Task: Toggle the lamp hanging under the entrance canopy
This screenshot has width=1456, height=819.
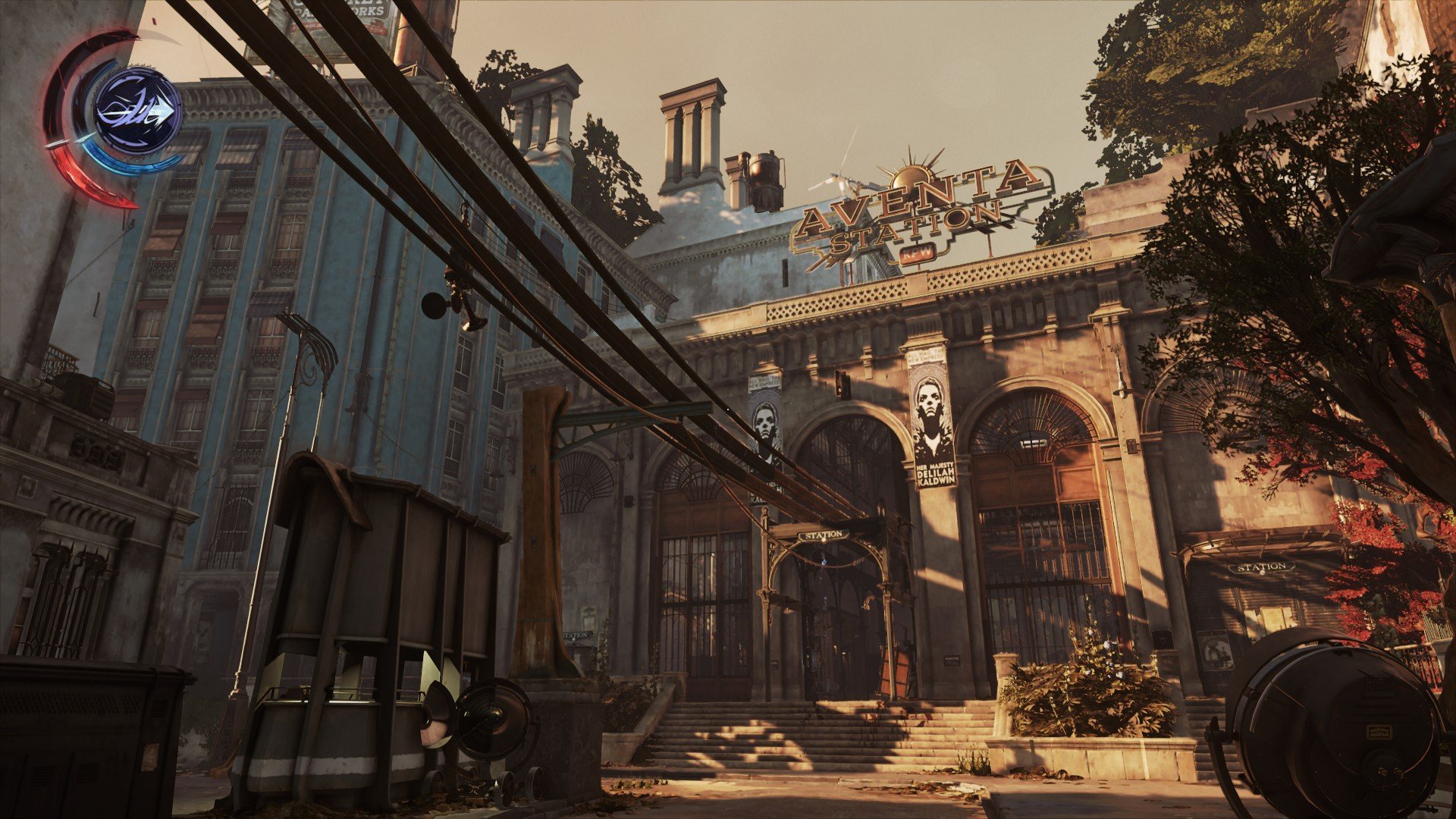Action: 824,561
